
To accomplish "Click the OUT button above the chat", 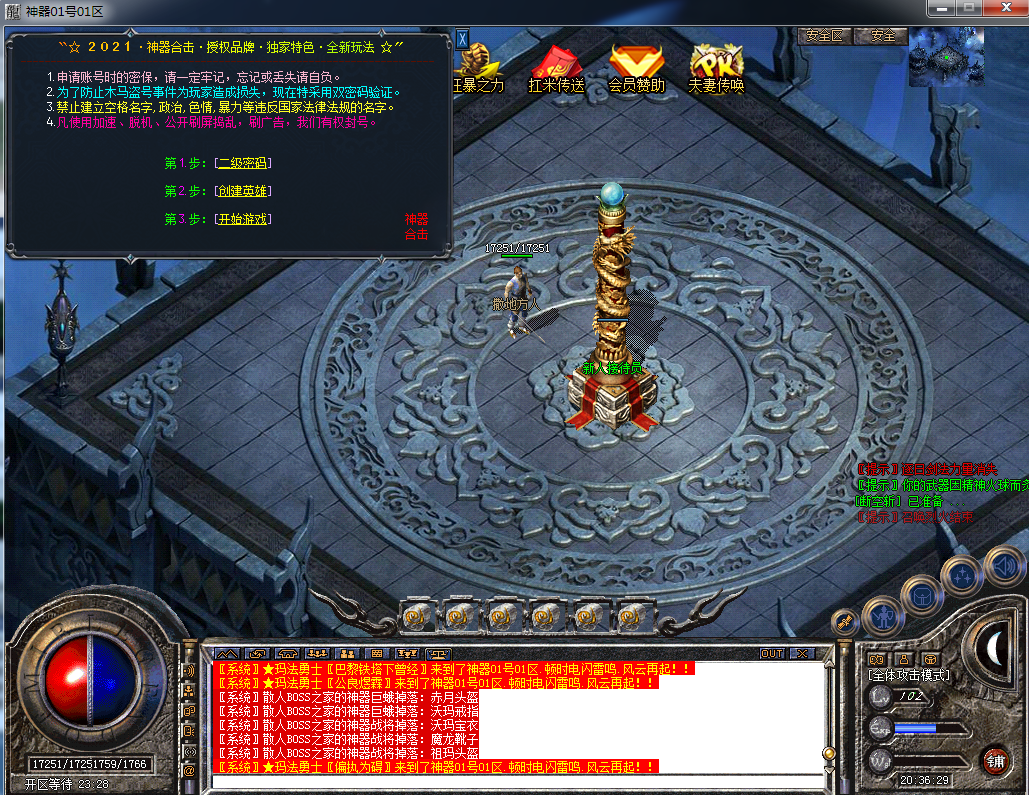I will tap(772, 654).
